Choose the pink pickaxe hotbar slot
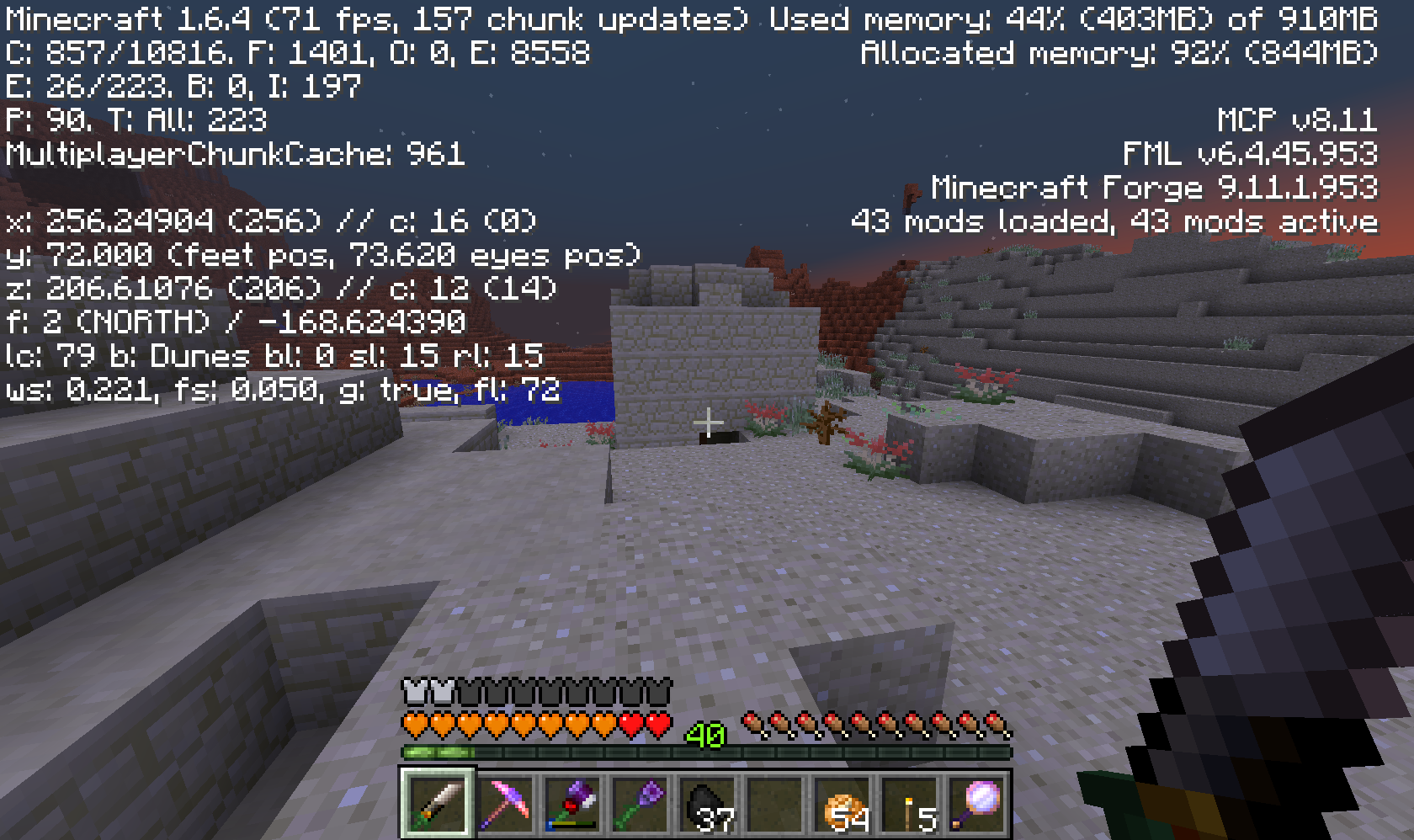The height and width of the screenshot is (840, 1414). coord(505,804)
